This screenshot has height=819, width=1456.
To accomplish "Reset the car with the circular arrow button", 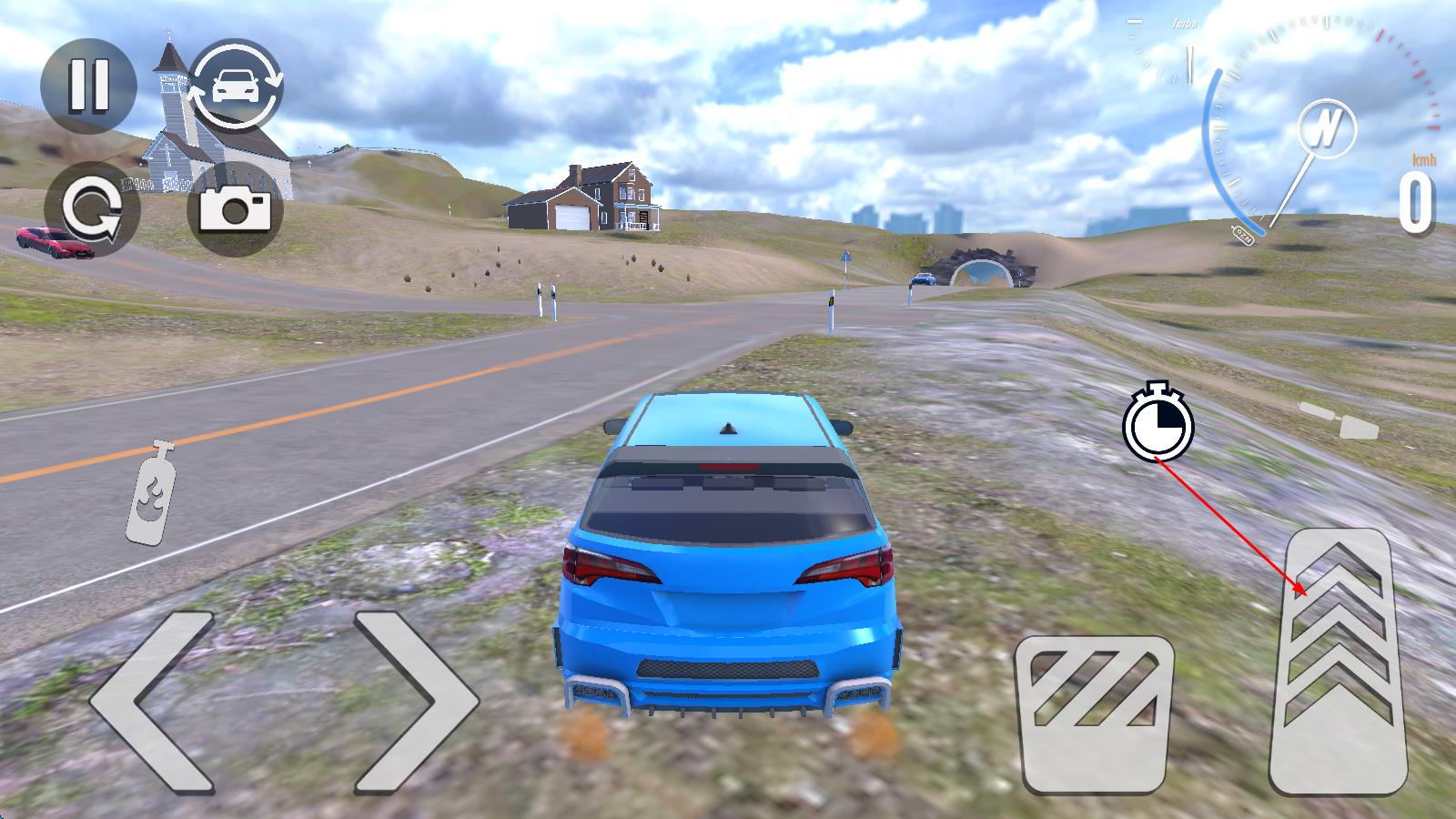I will point(92,209).
